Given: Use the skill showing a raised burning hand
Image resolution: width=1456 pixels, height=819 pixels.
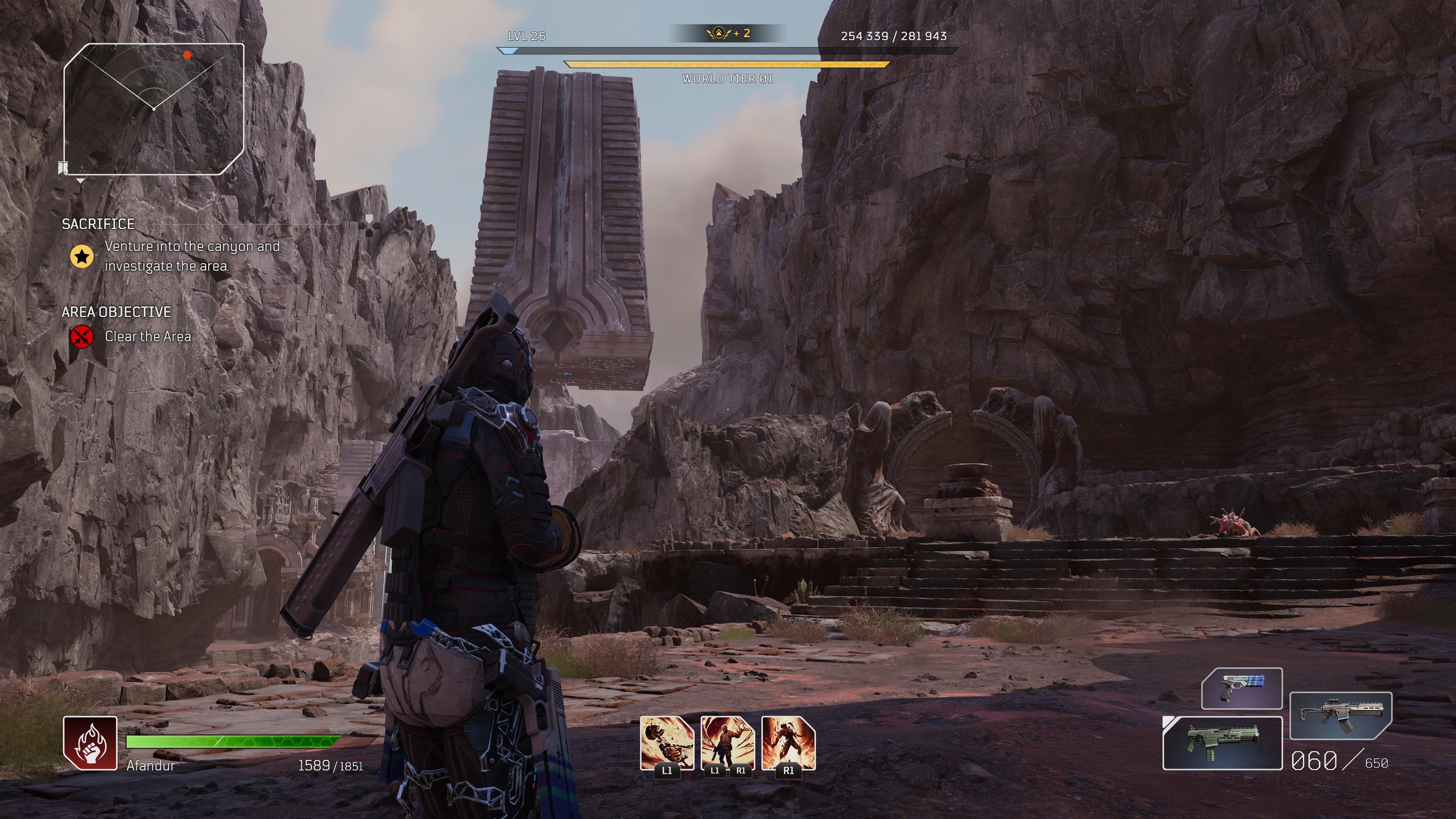Looking at the screenshot, I should (728, 743).
